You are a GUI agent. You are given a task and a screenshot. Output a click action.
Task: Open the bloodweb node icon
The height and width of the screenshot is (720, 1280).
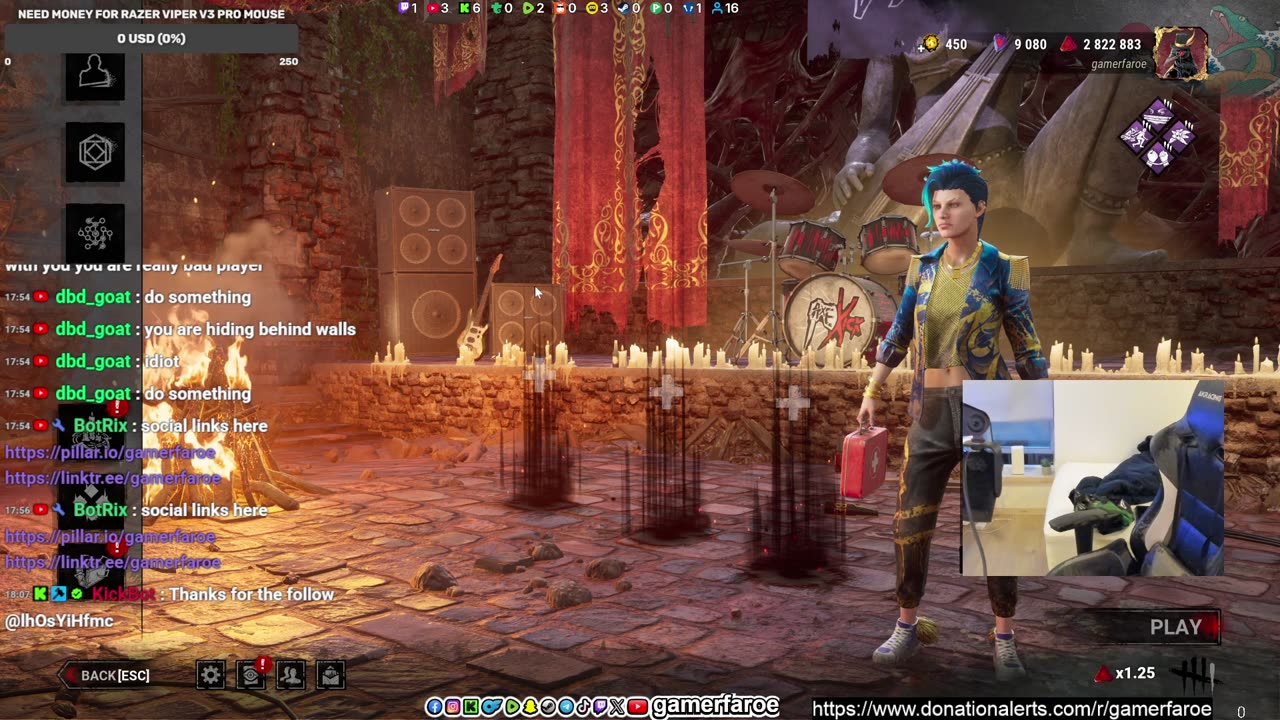click(95, 232)
